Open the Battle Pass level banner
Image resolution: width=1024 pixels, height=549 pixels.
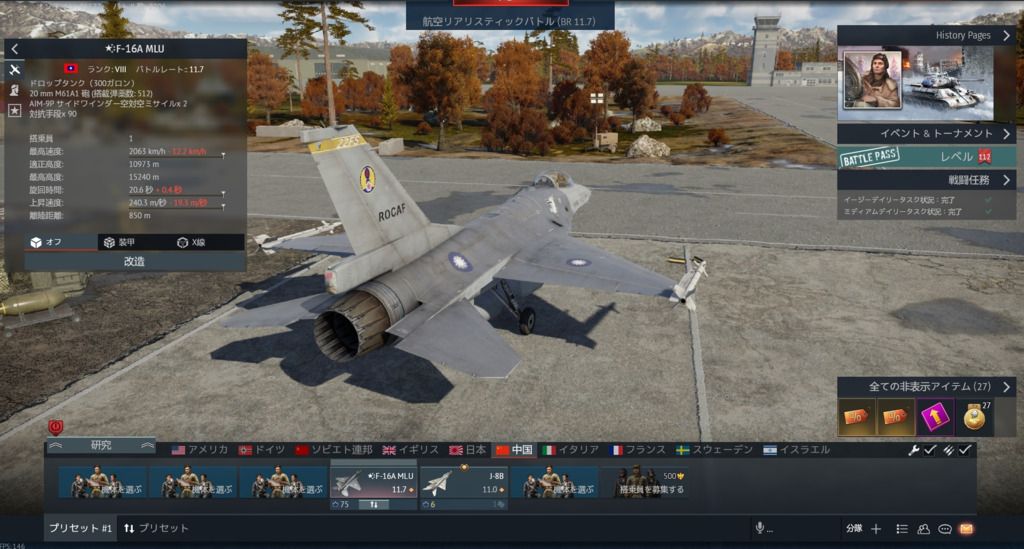click(x=926, y=157)
